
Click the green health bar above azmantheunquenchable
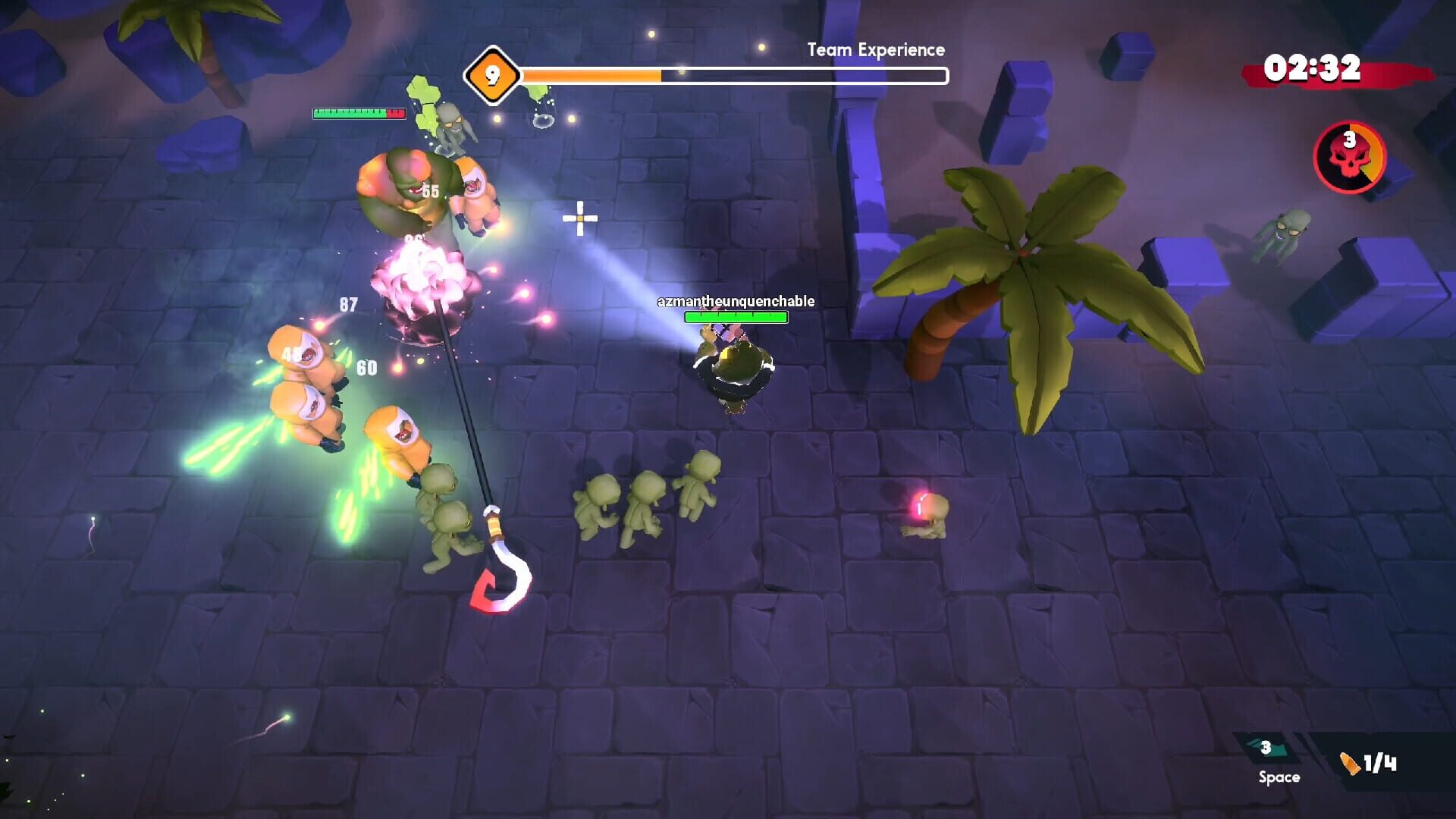(734, 317)
